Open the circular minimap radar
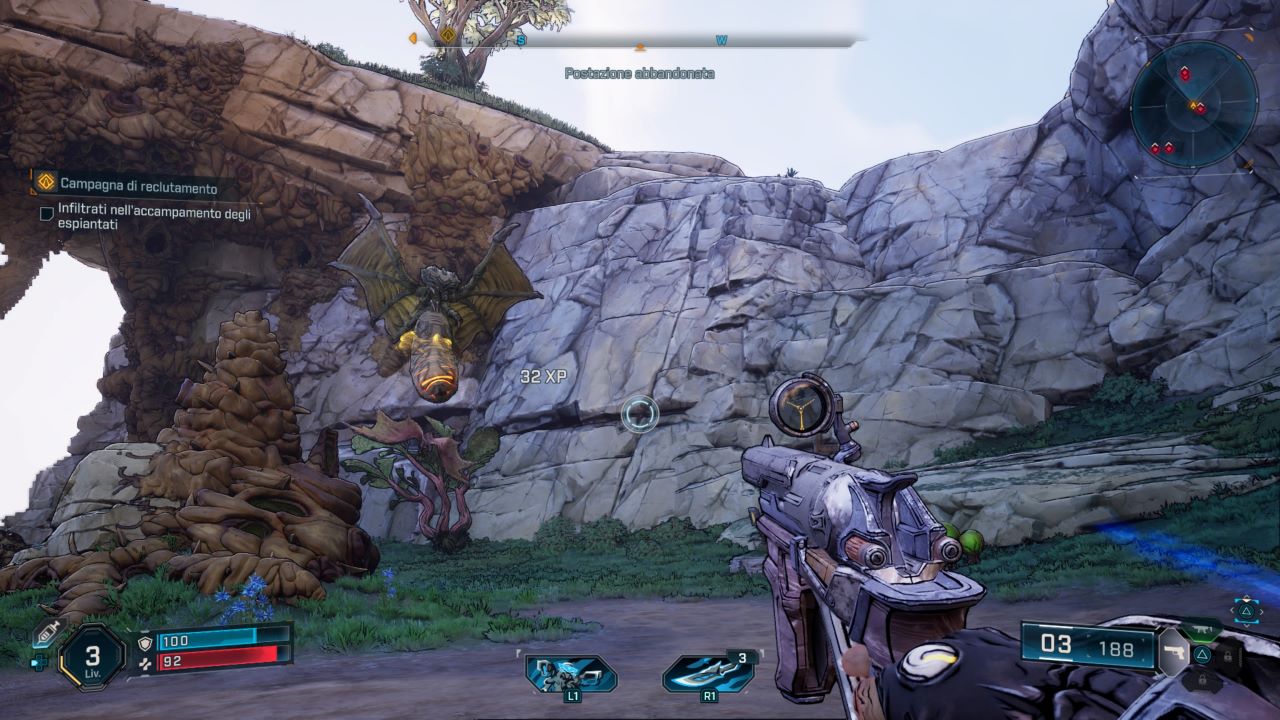The width and height of the screenshot is (1280, 720). [1193, 105]
